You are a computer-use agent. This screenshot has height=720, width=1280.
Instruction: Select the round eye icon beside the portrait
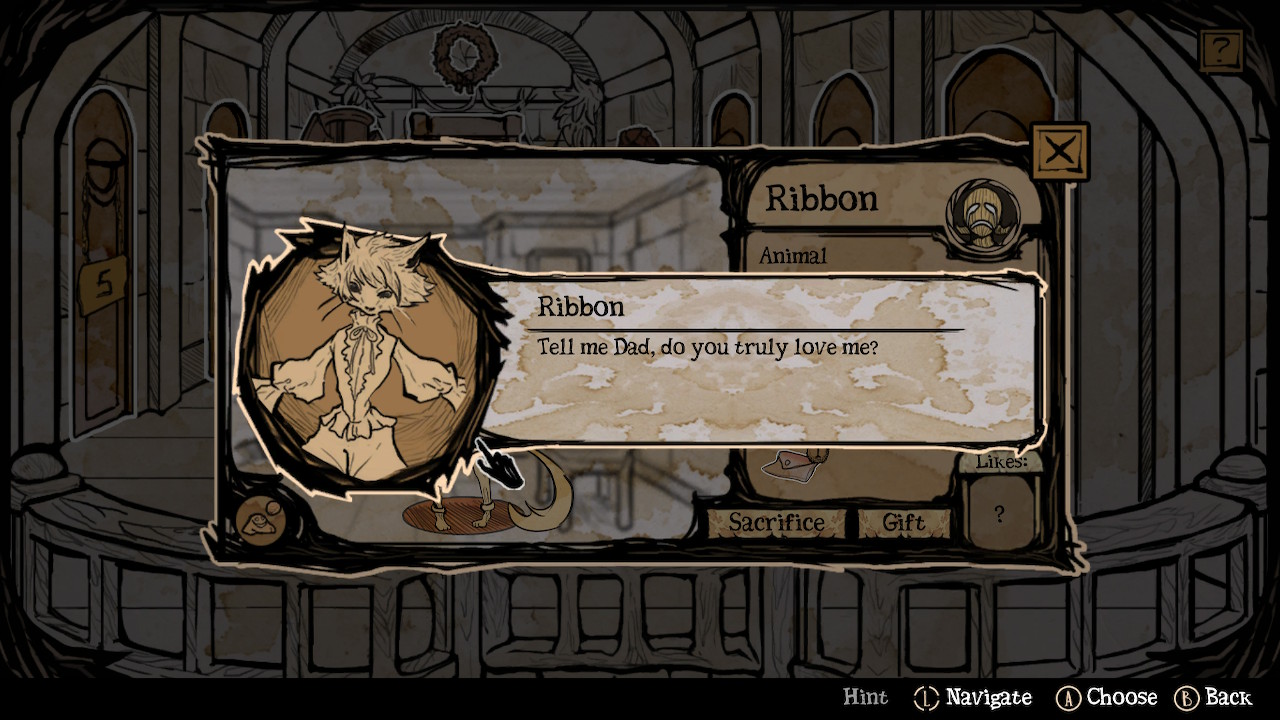[261, 520]
